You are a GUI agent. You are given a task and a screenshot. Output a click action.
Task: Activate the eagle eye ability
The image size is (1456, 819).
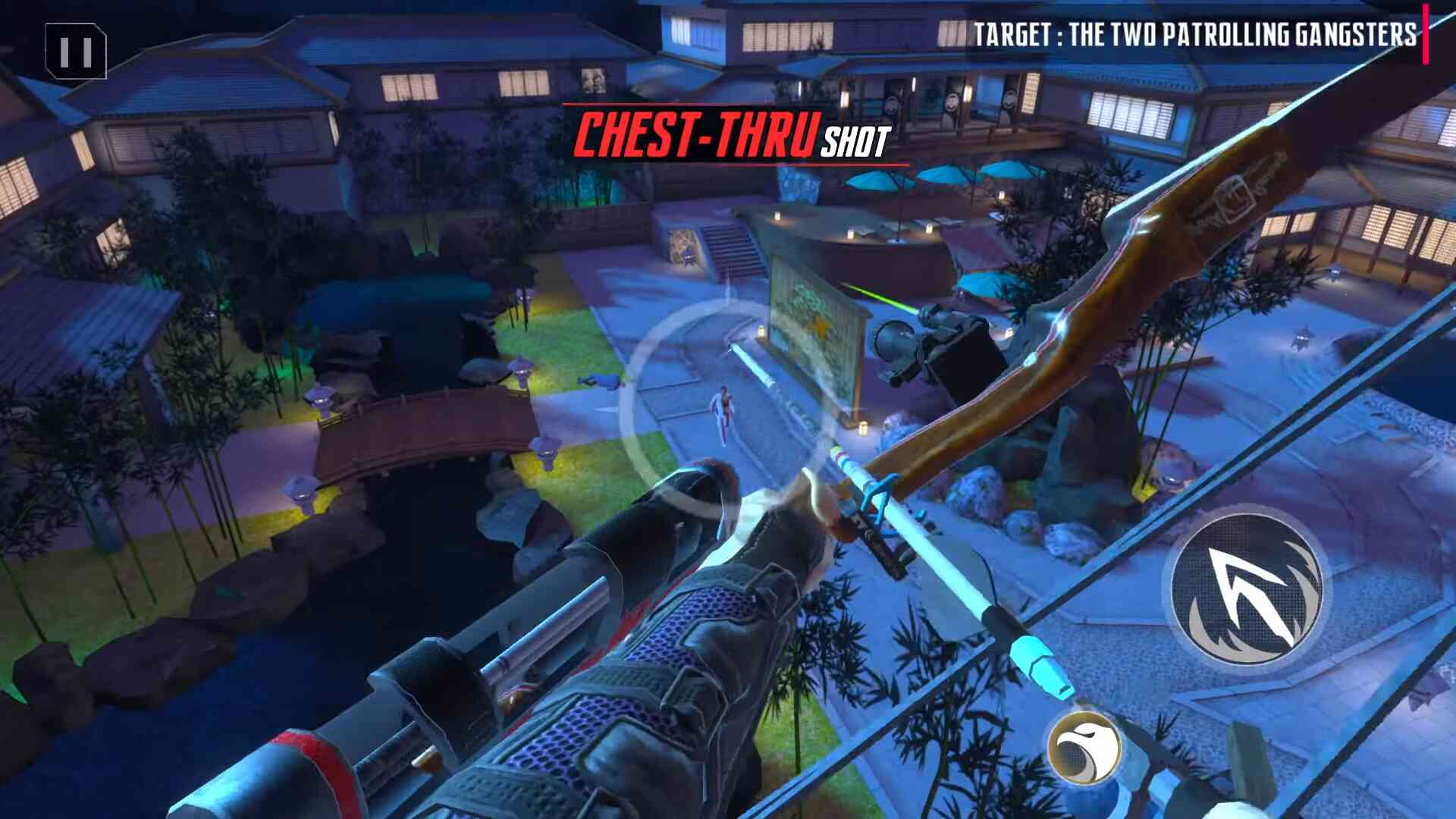[1084, 748]
